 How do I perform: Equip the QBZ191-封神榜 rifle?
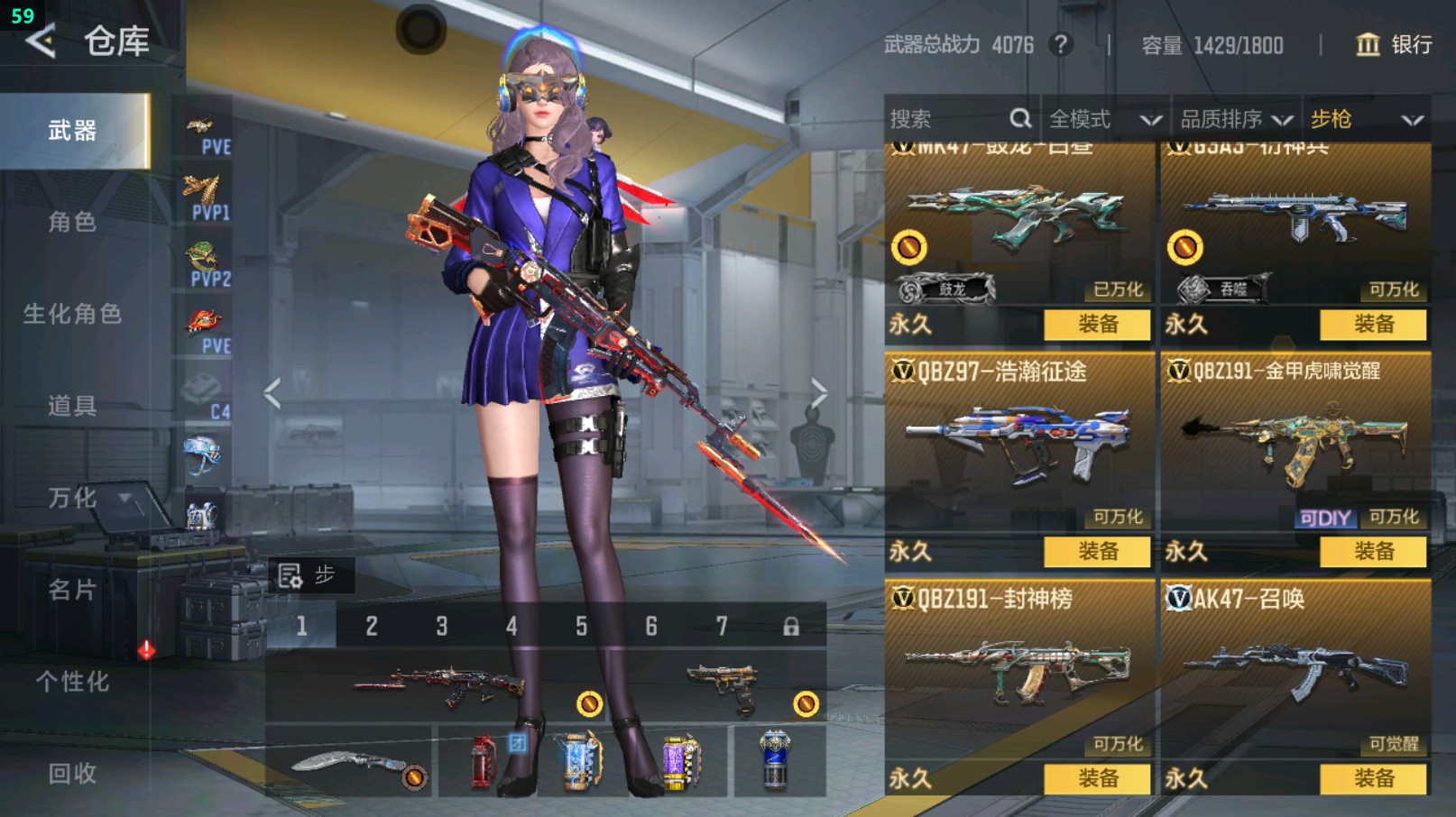pos(1097,778)
